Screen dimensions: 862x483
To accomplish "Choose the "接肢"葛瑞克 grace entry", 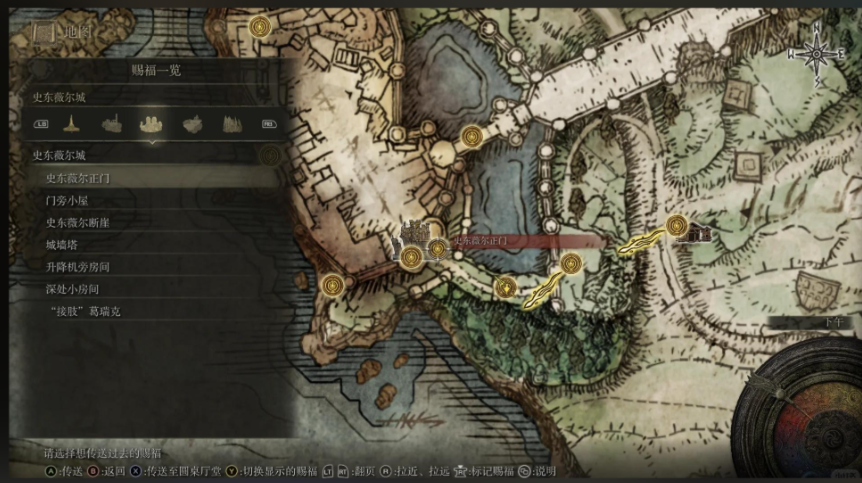I will tap(84, 311).
